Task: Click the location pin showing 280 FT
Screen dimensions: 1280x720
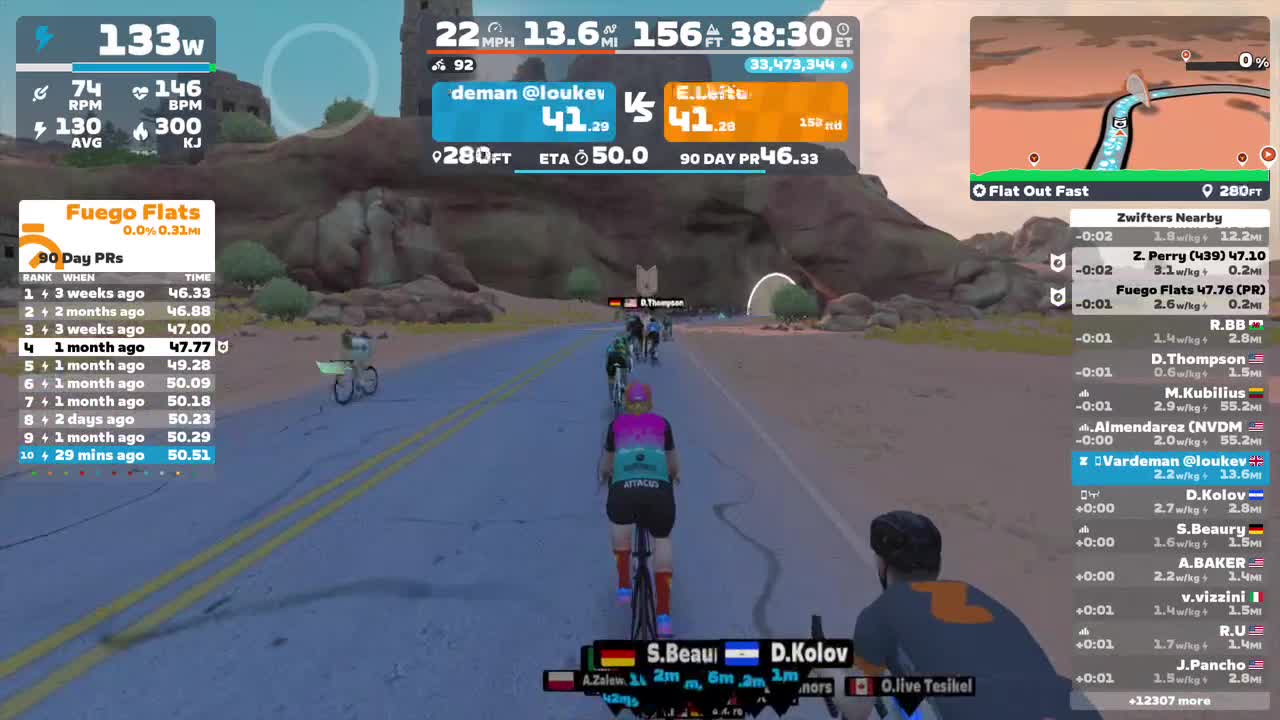Action: click(437, 157)
